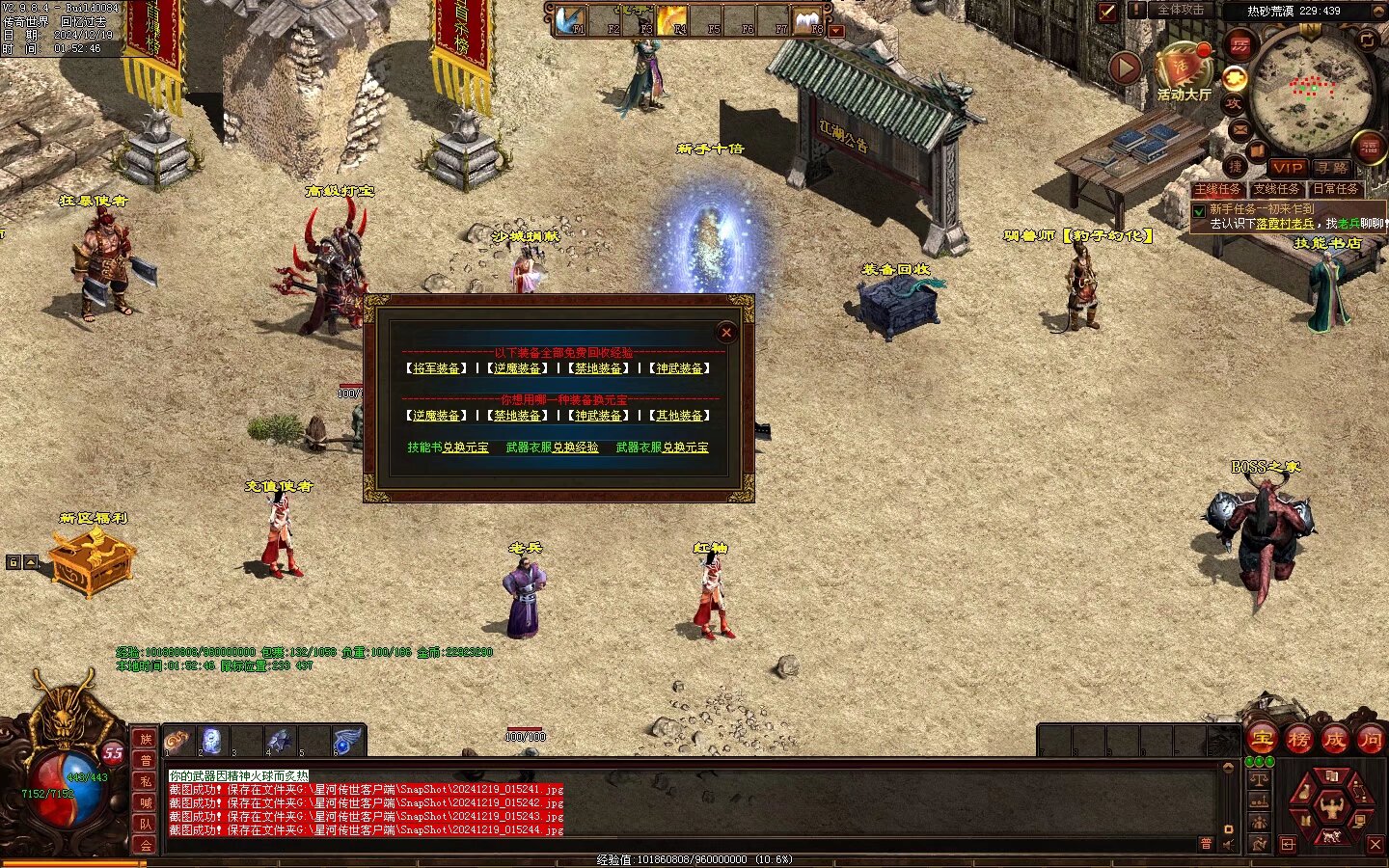Close the equipment recycling dialog
Viewport: 1389px width, 868px height.
coord(726,333)
